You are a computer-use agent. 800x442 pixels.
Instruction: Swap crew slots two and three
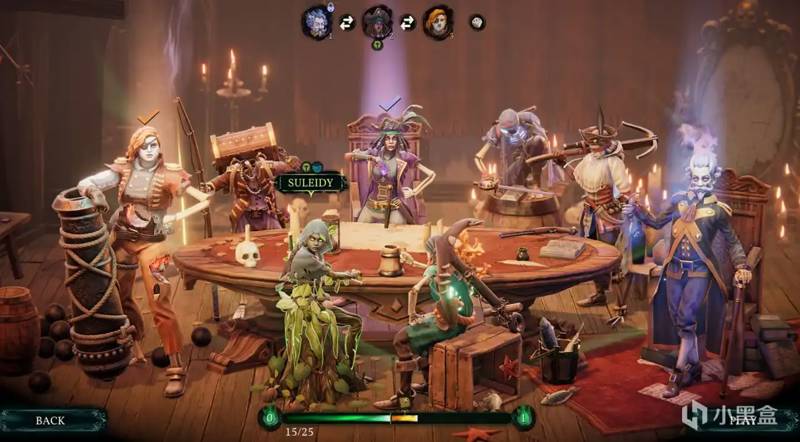tap(407, 22)
